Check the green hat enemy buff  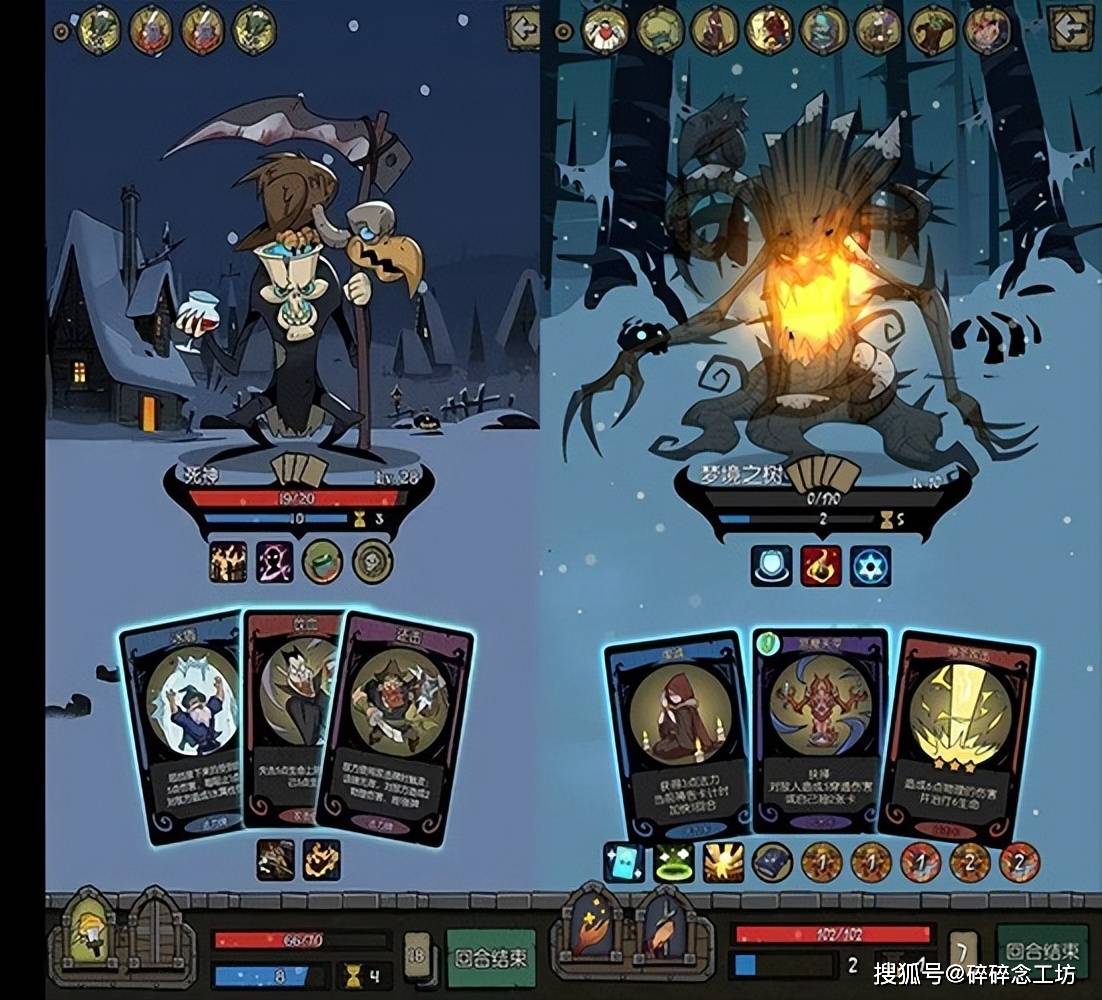[x=322, y=562]
